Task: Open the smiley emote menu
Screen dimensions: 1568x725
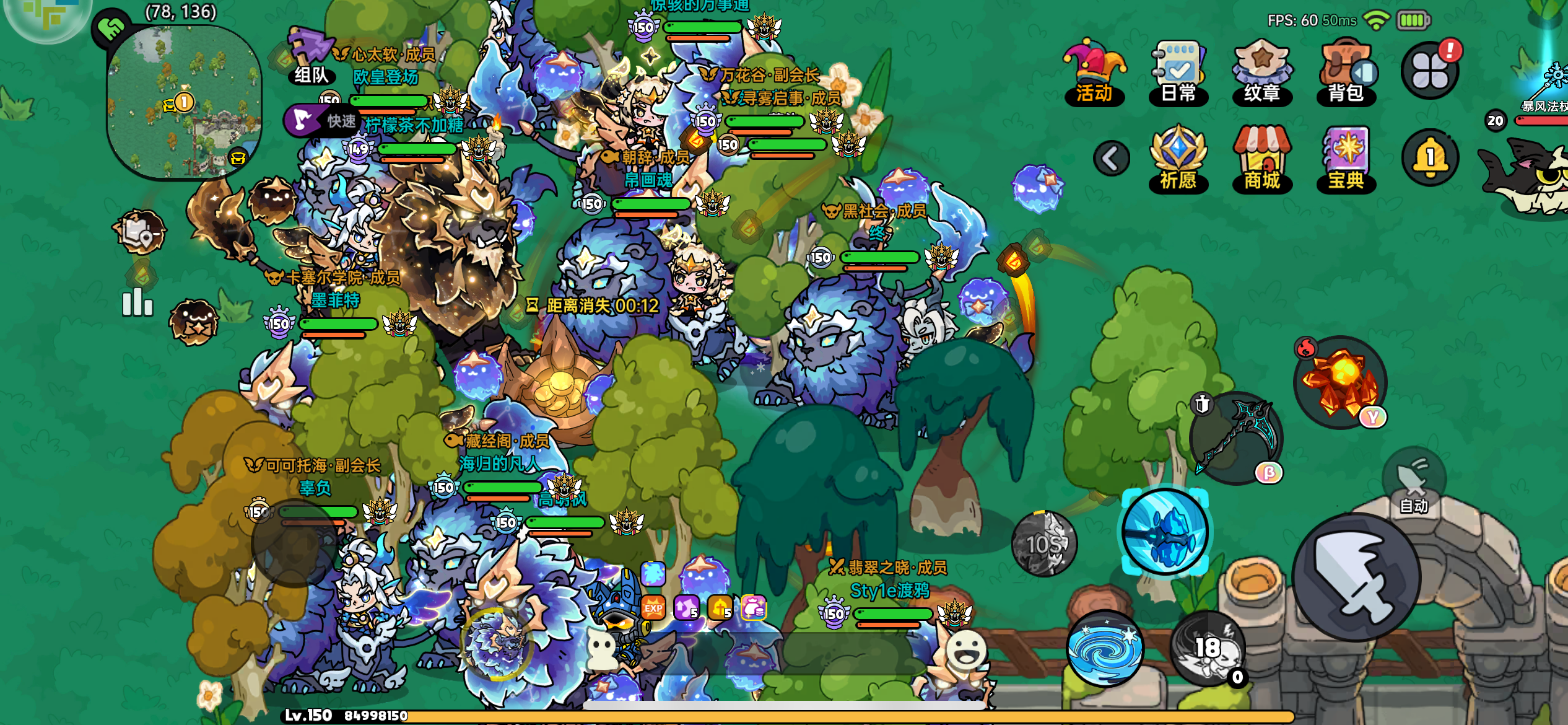Action: pos(967,648)
